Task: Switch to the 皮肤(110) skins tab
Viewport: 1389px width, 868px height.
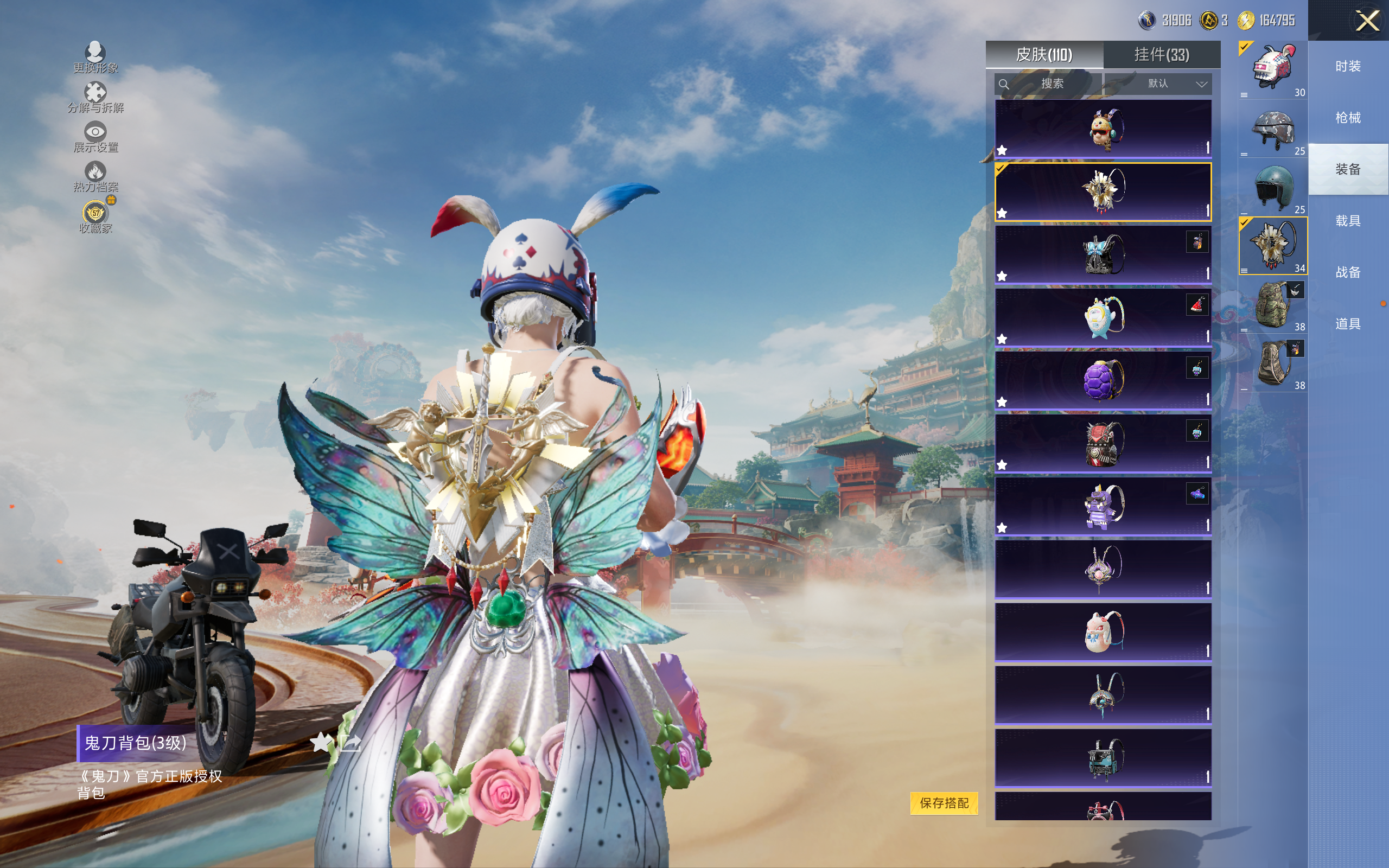Action: [1043, 55]
